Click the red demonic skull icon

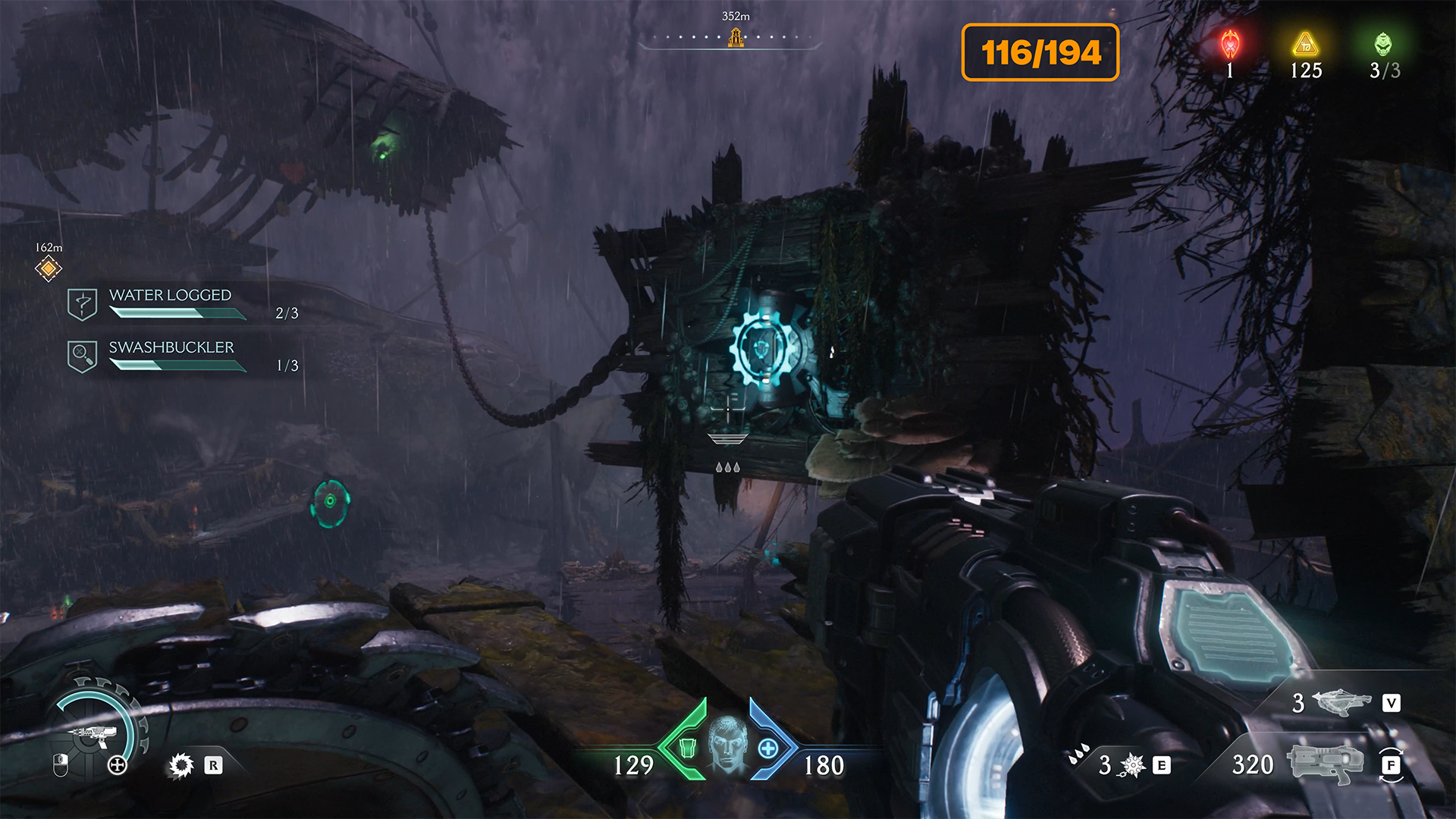(1230, 45)
